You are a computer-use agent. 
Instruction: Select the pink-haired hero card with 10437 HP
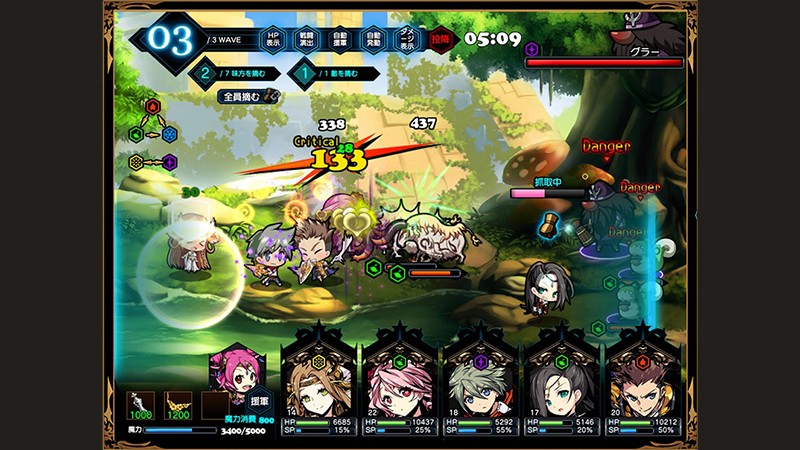pyautogui.click(x=400, y=380)
